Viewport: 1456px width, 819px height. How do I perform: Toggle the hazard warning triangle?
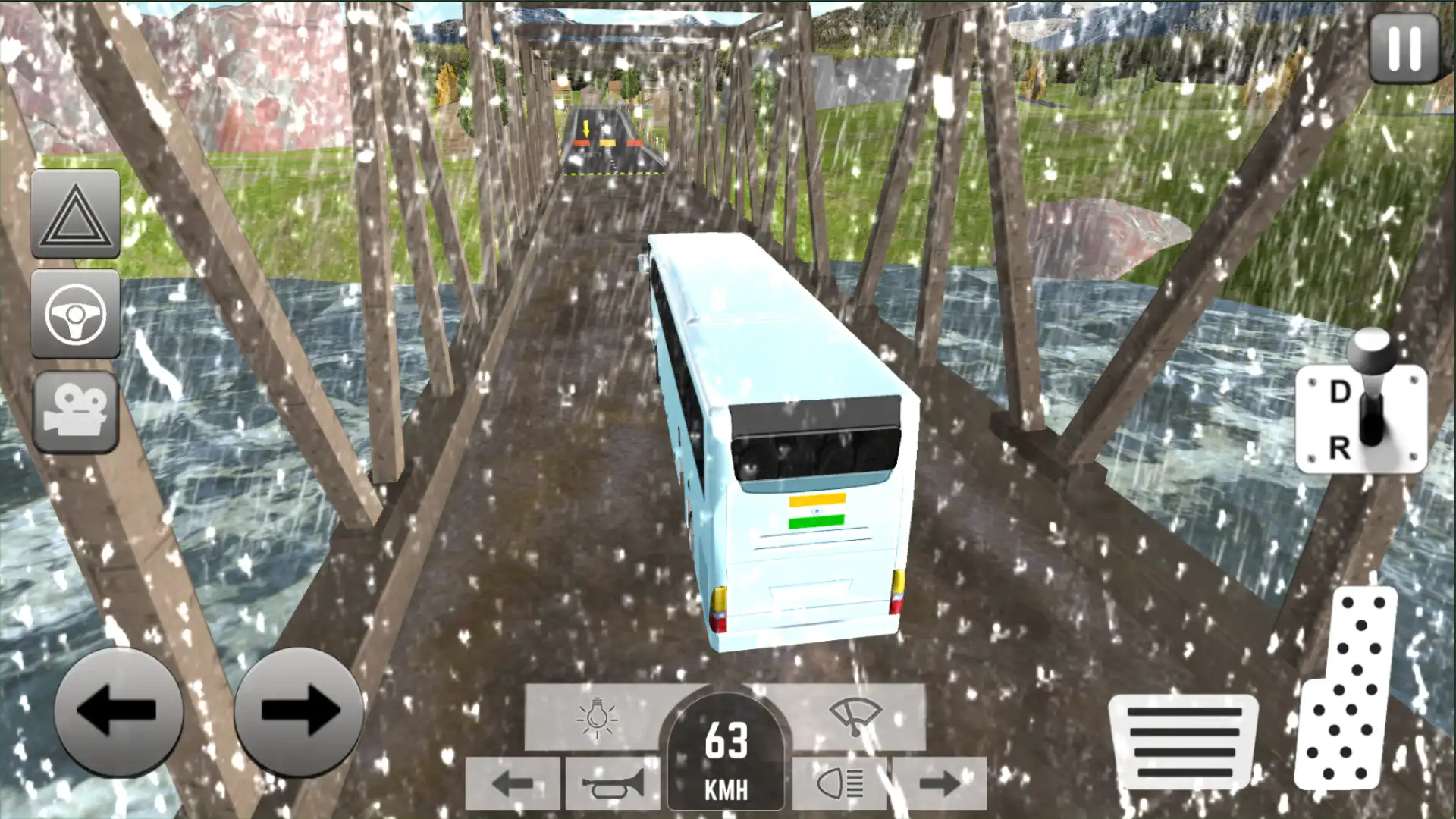75,215
